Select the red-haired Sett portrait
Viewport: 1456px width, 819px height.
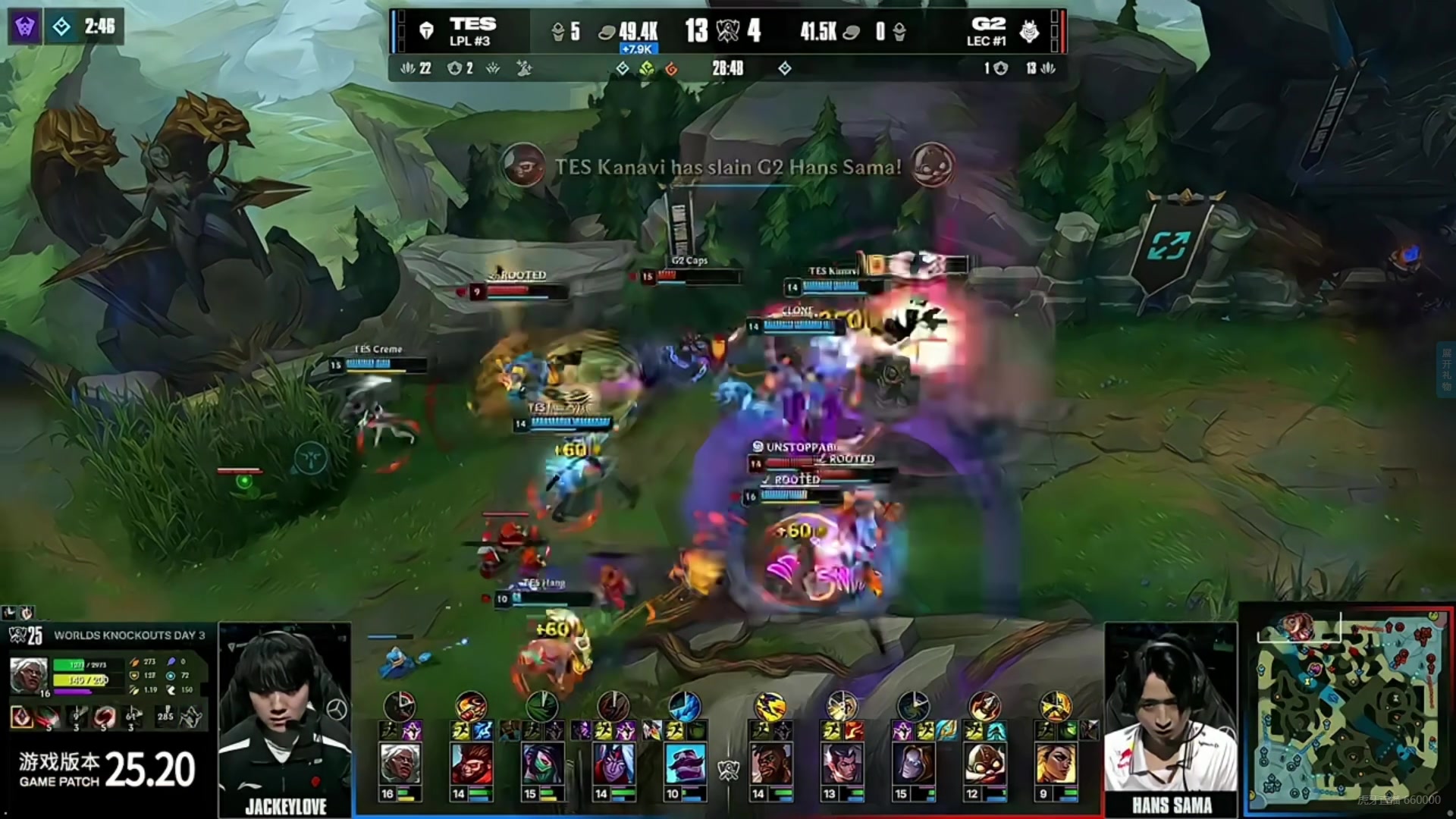coord(471,763)
